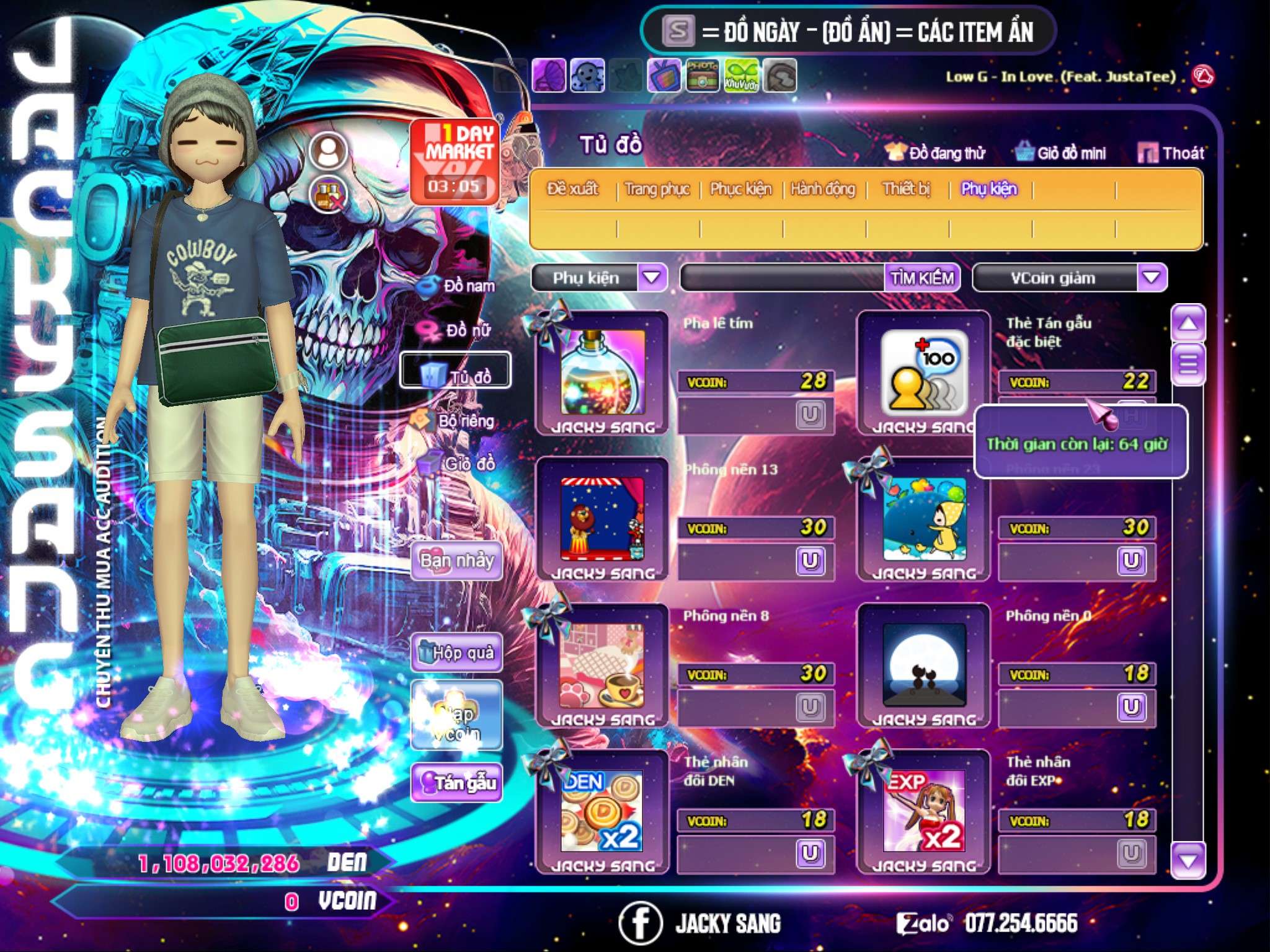Open the VCoin giảm sort dropdown
The image size is (1270, 952).
pyautogui.click(x=1152, y=278)
